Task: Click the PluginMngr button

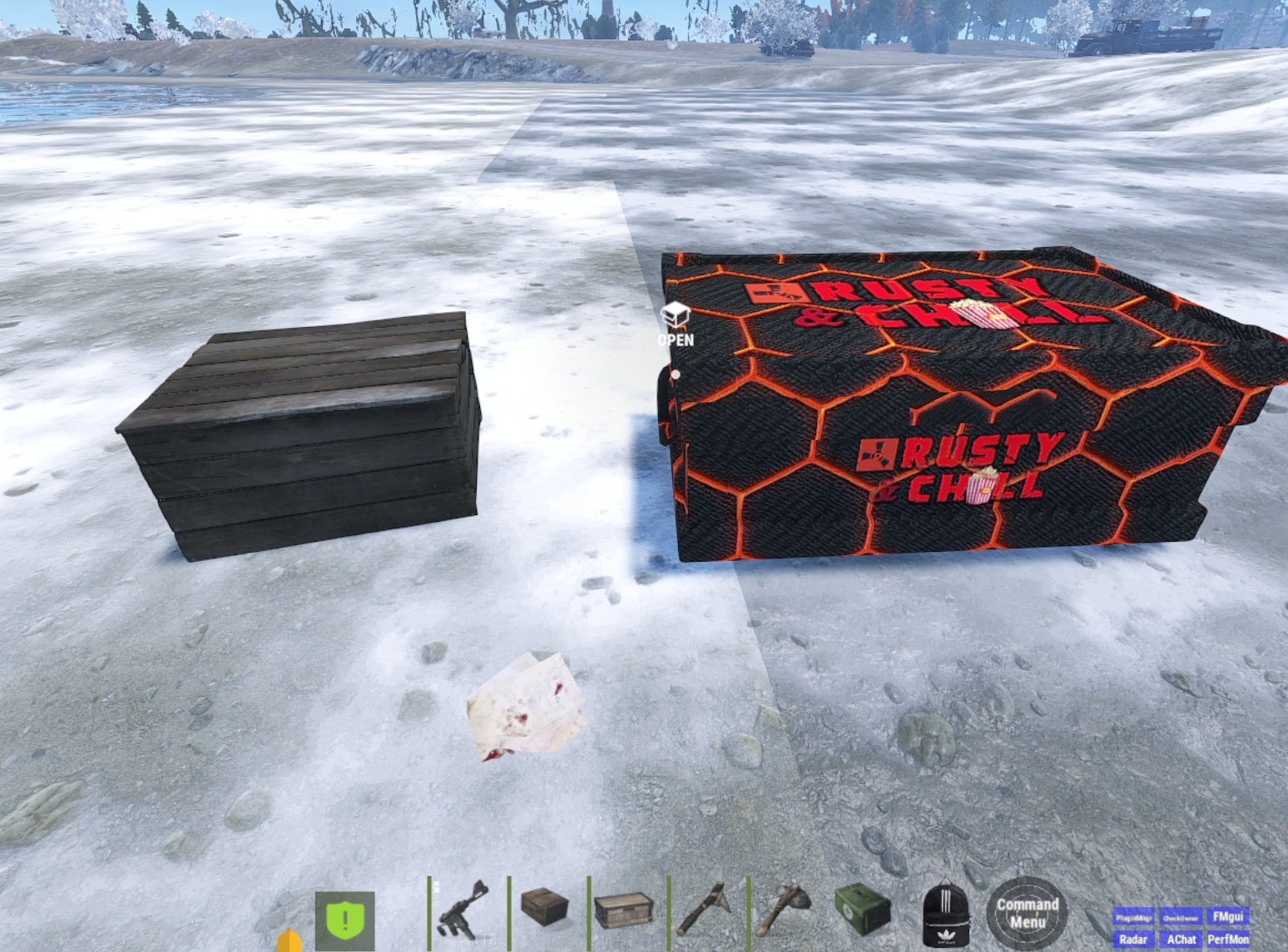Action: coord(1133,917)
